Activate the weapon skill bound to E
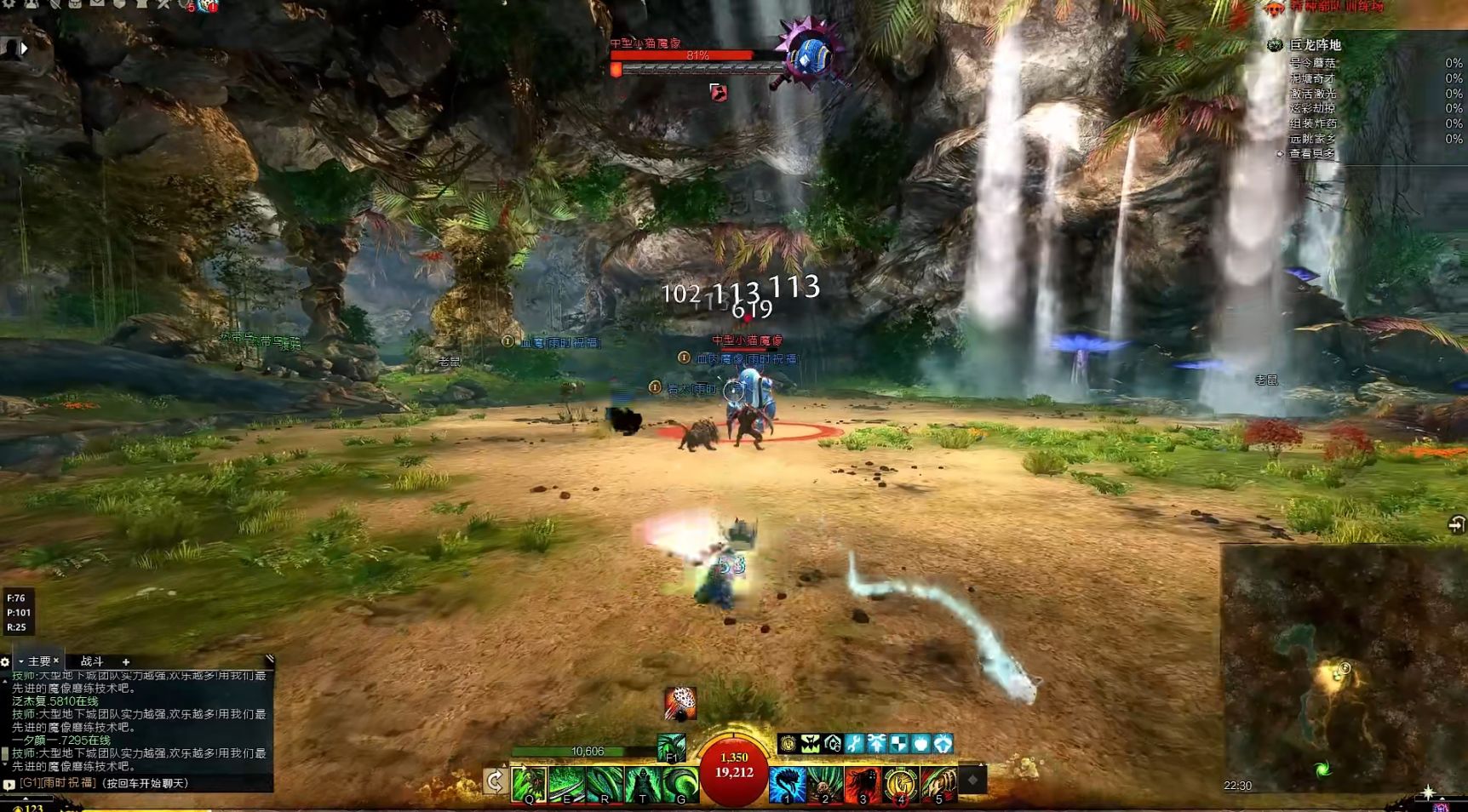This screenshot has width=1468, height=812. [567, 784]
